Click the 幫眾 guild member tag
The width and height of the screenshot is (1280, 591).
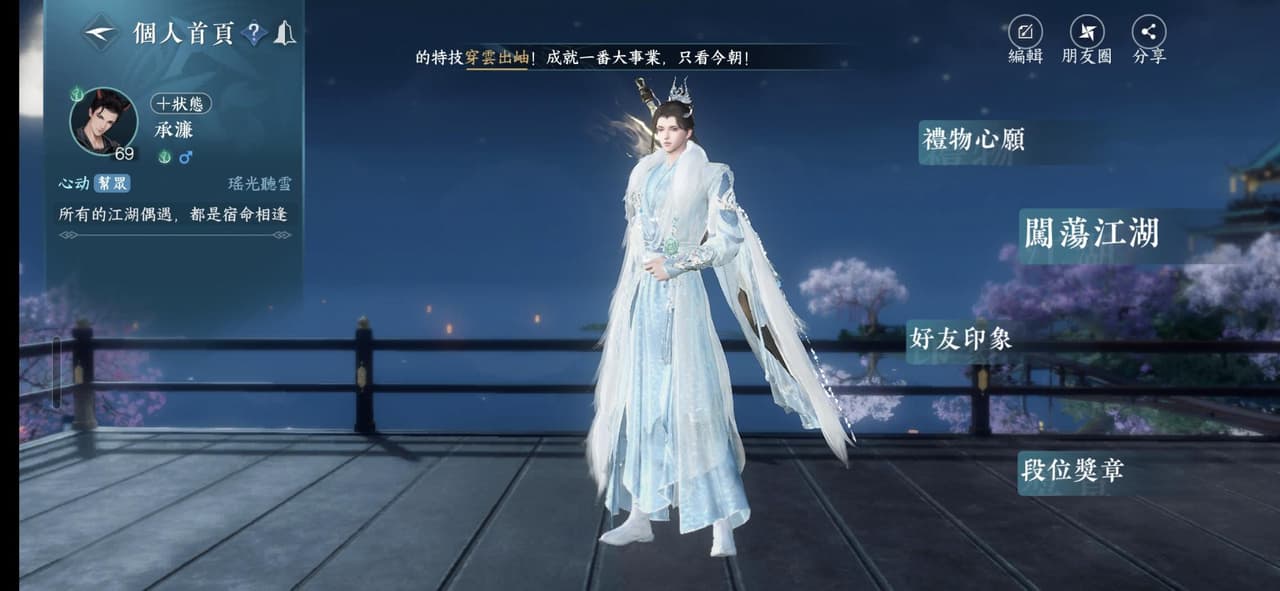coord(112,184)
